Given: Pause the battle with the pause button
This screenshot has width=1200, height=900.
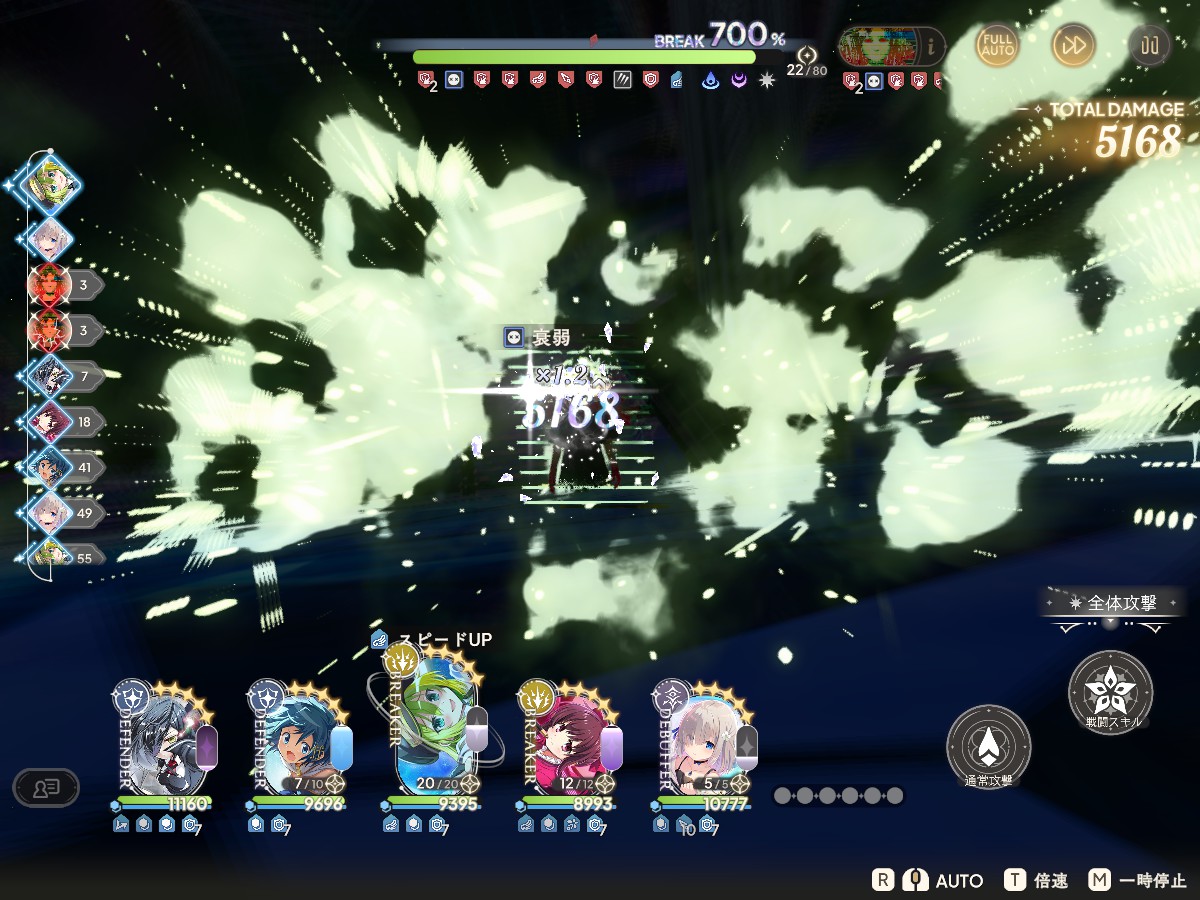Looking at the screenshot, I should [1148, 45].
